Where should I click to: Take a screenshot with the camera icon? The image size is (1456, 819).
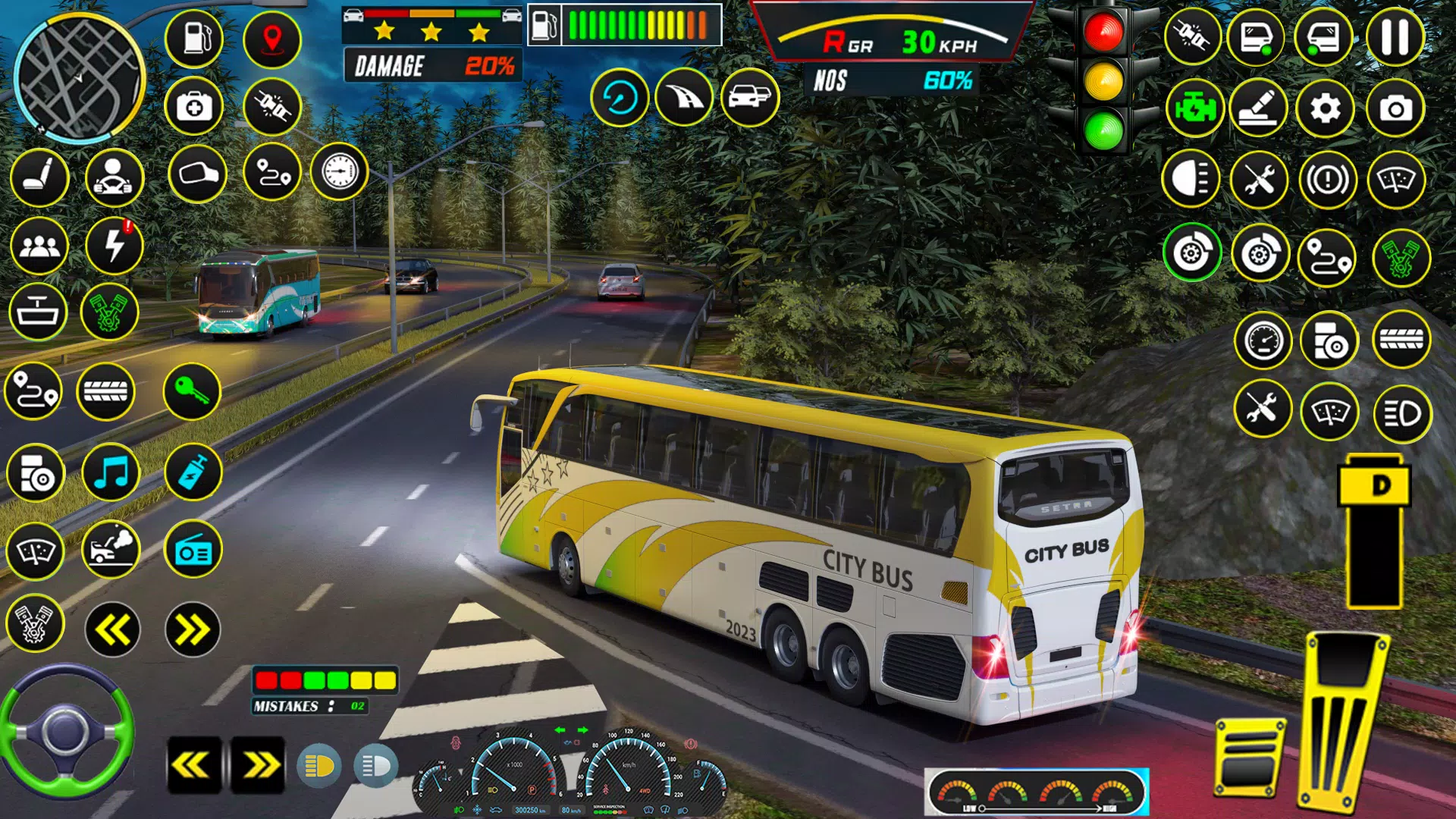(x=1395, y=109)
